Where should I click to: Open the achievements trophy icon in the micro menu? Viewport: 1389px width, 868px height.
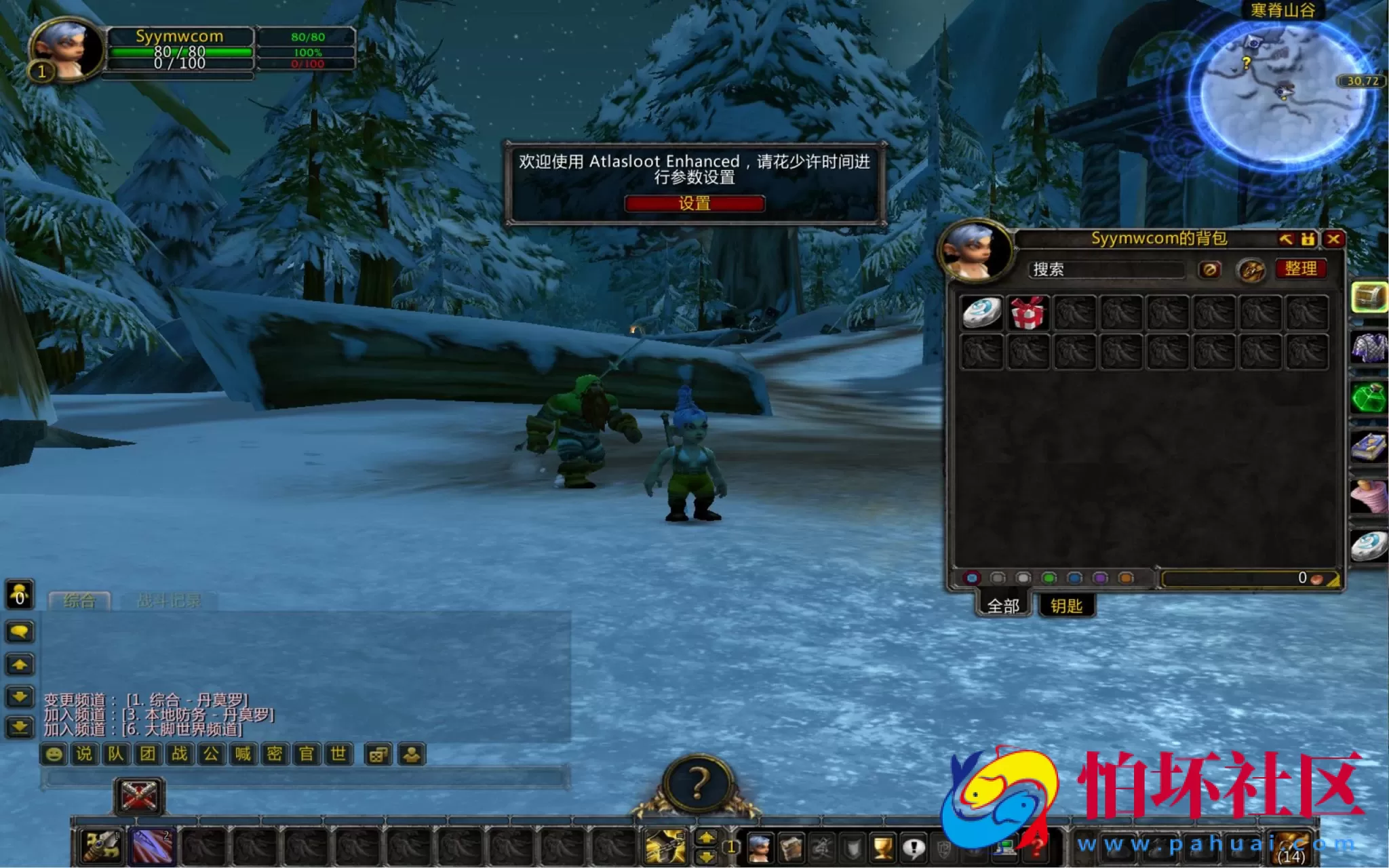click(882, 846)
